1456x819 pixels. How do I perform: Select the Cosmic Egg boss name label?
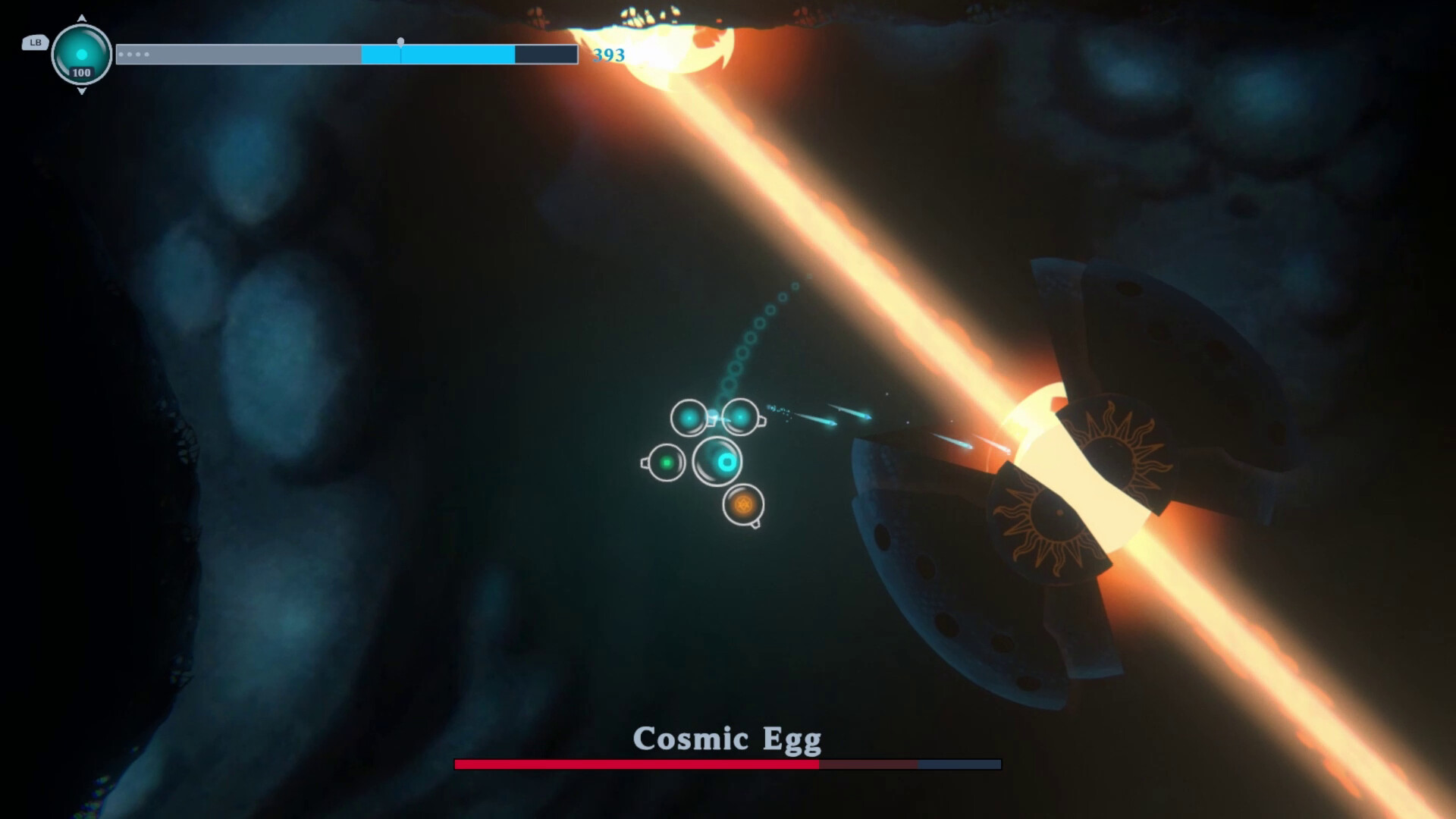[x=728, y=738]
